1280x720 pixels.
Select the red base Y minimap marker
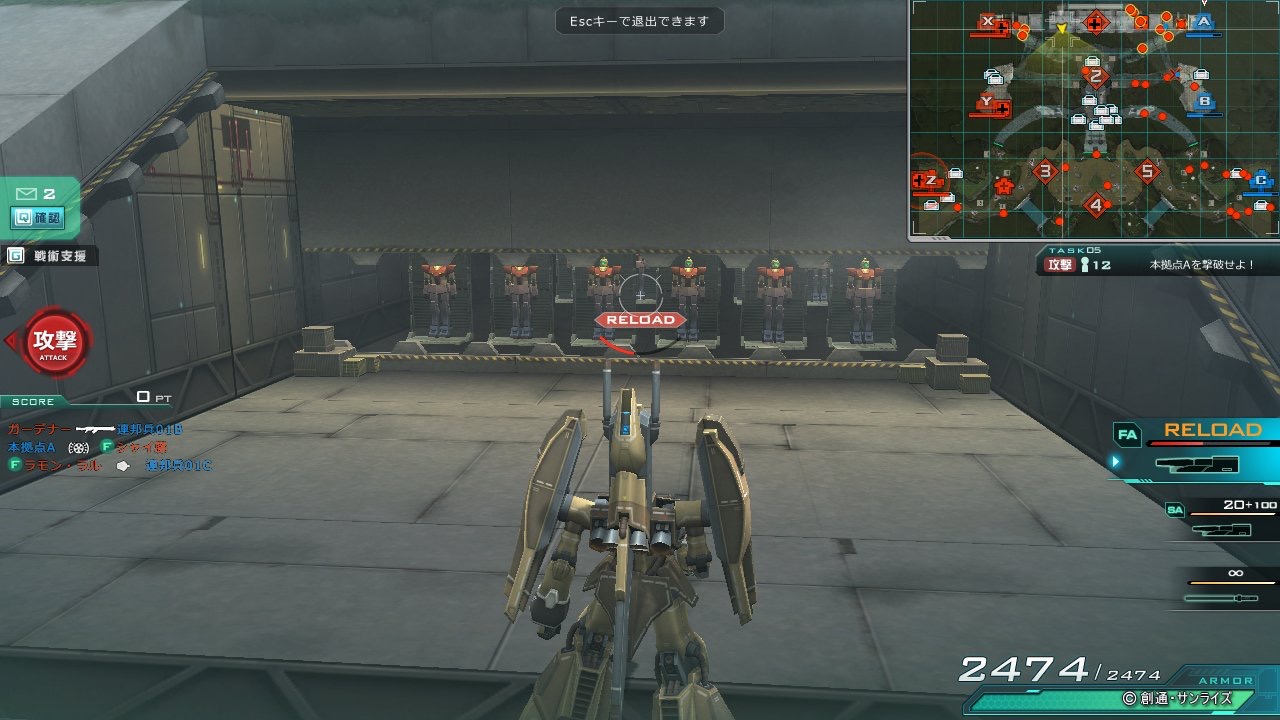click(x=988, y=101)
